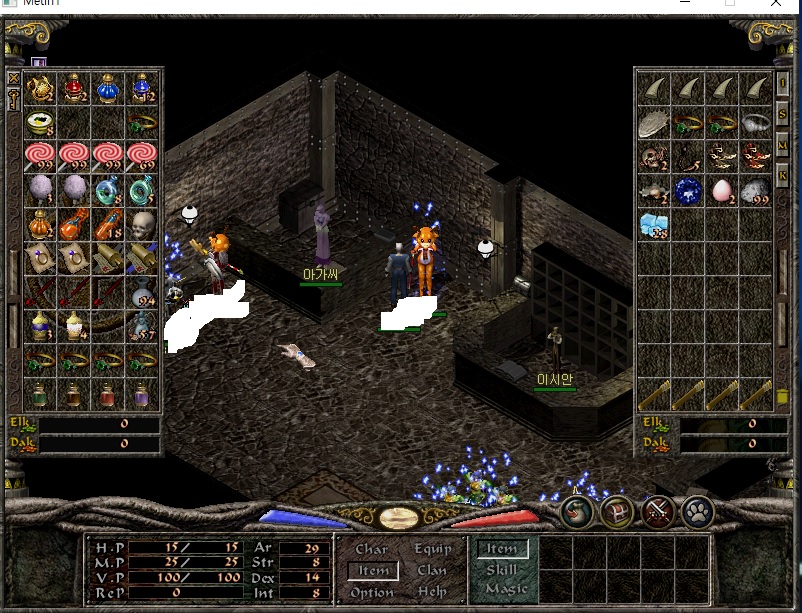Open the Clan menu
This screenshot has width=802, height=613.
click(x=432, y=571)
